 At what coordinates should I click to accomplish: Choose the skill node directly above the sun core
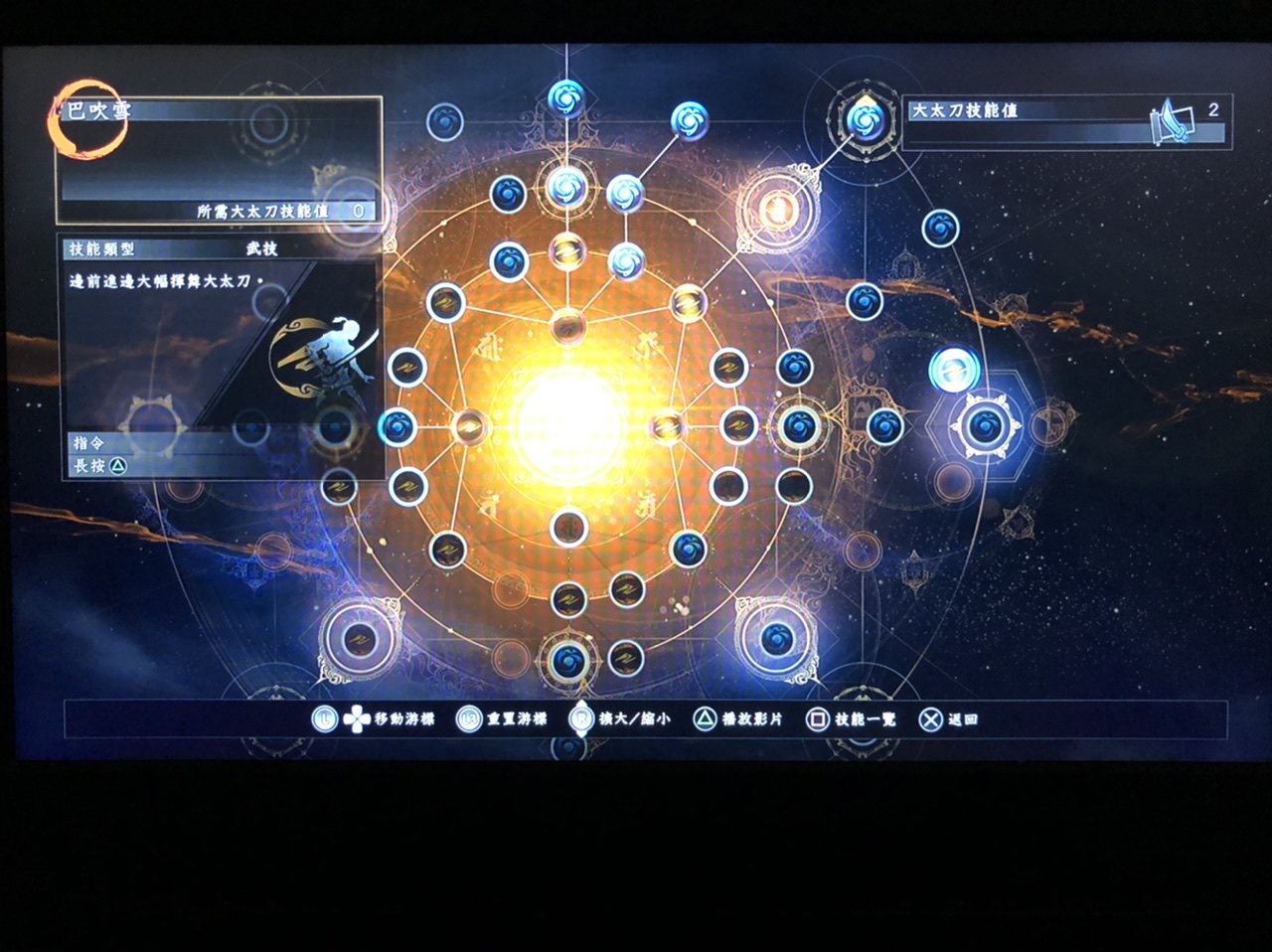pyautogui.click(x=567, y=323)
